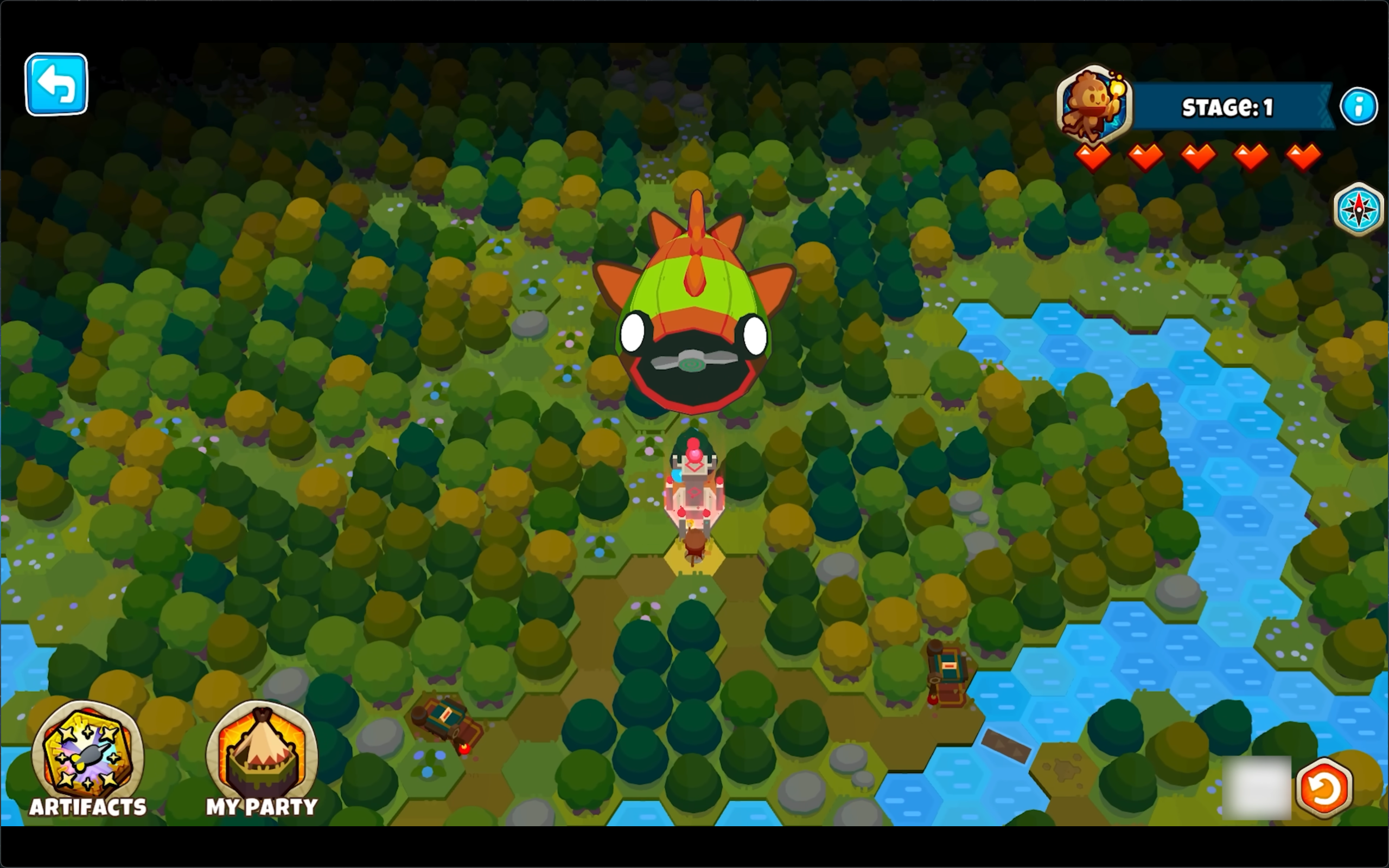1389x868 pixels.
Task: Click the supply cart near the bottom center
Action: coord(447,720)
